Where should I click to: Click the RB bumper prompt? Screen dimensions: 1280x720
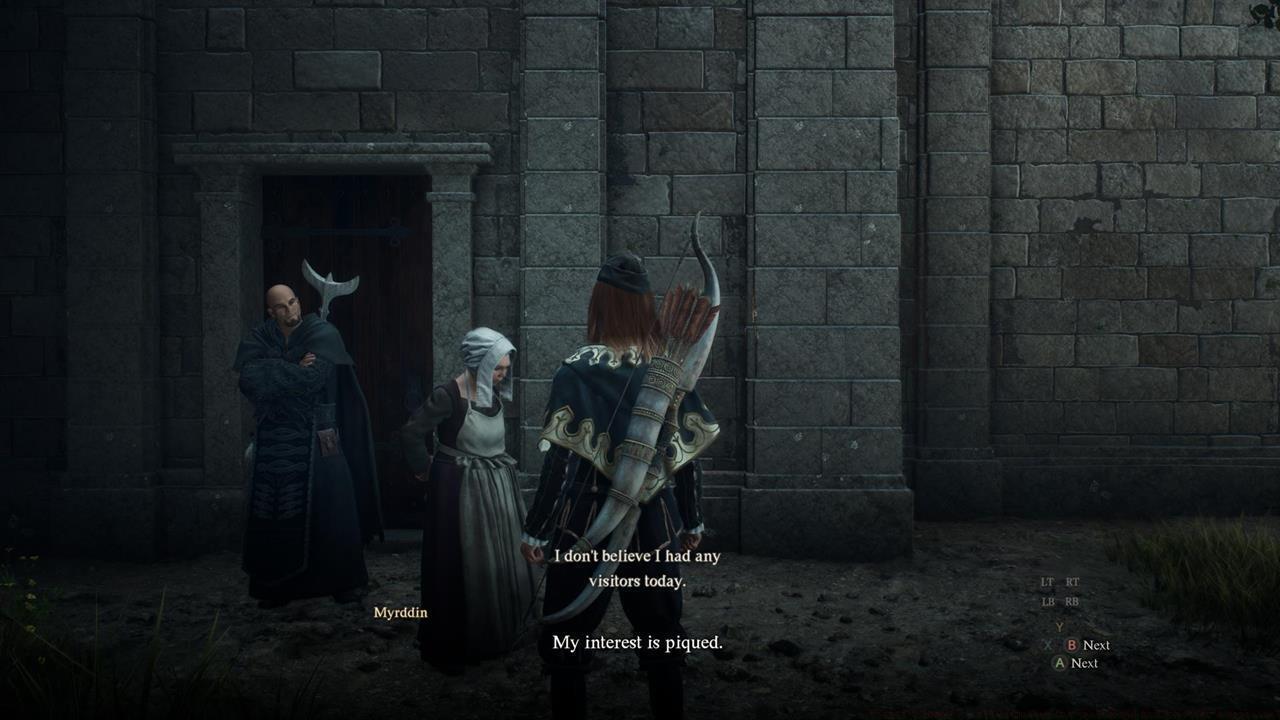tap(1072, 601)
